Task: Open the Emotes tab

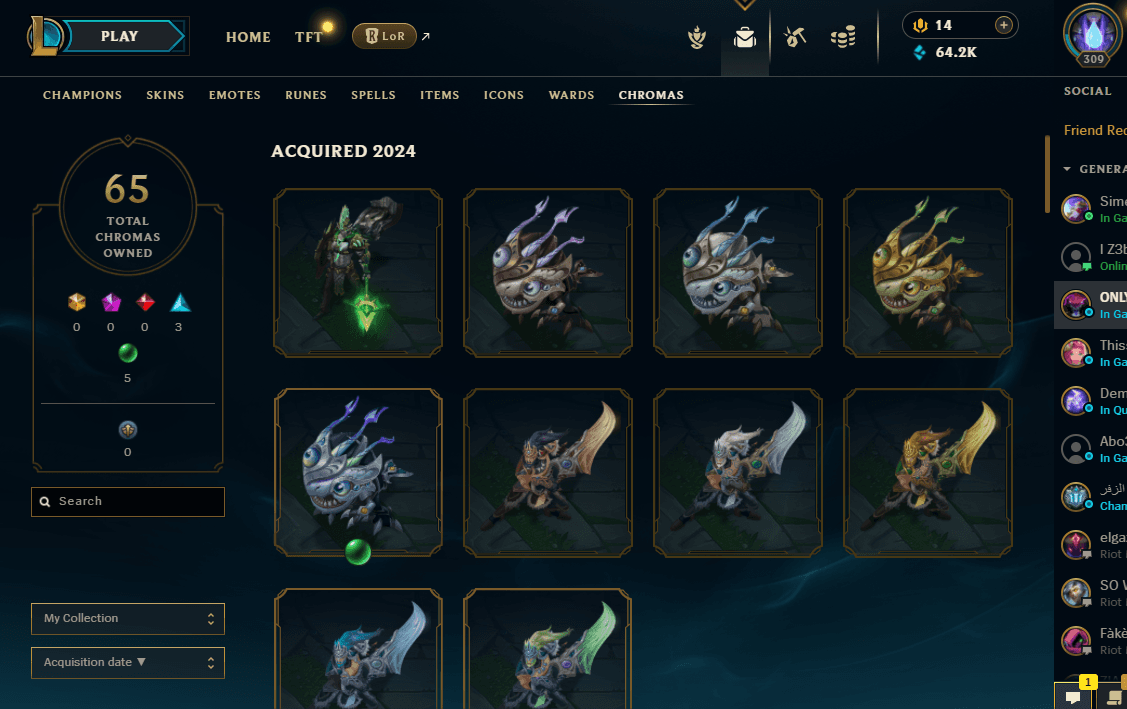Action: click(235, 95)
